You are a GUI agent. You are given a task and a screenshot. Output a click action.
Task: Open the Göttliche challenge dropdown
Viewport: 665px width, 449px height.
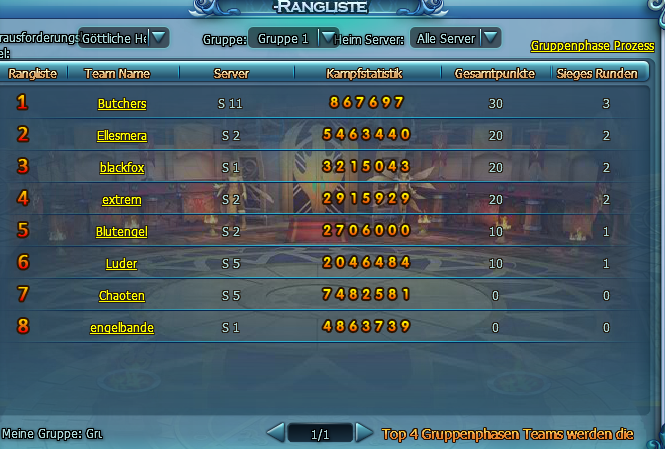[158, 38]
